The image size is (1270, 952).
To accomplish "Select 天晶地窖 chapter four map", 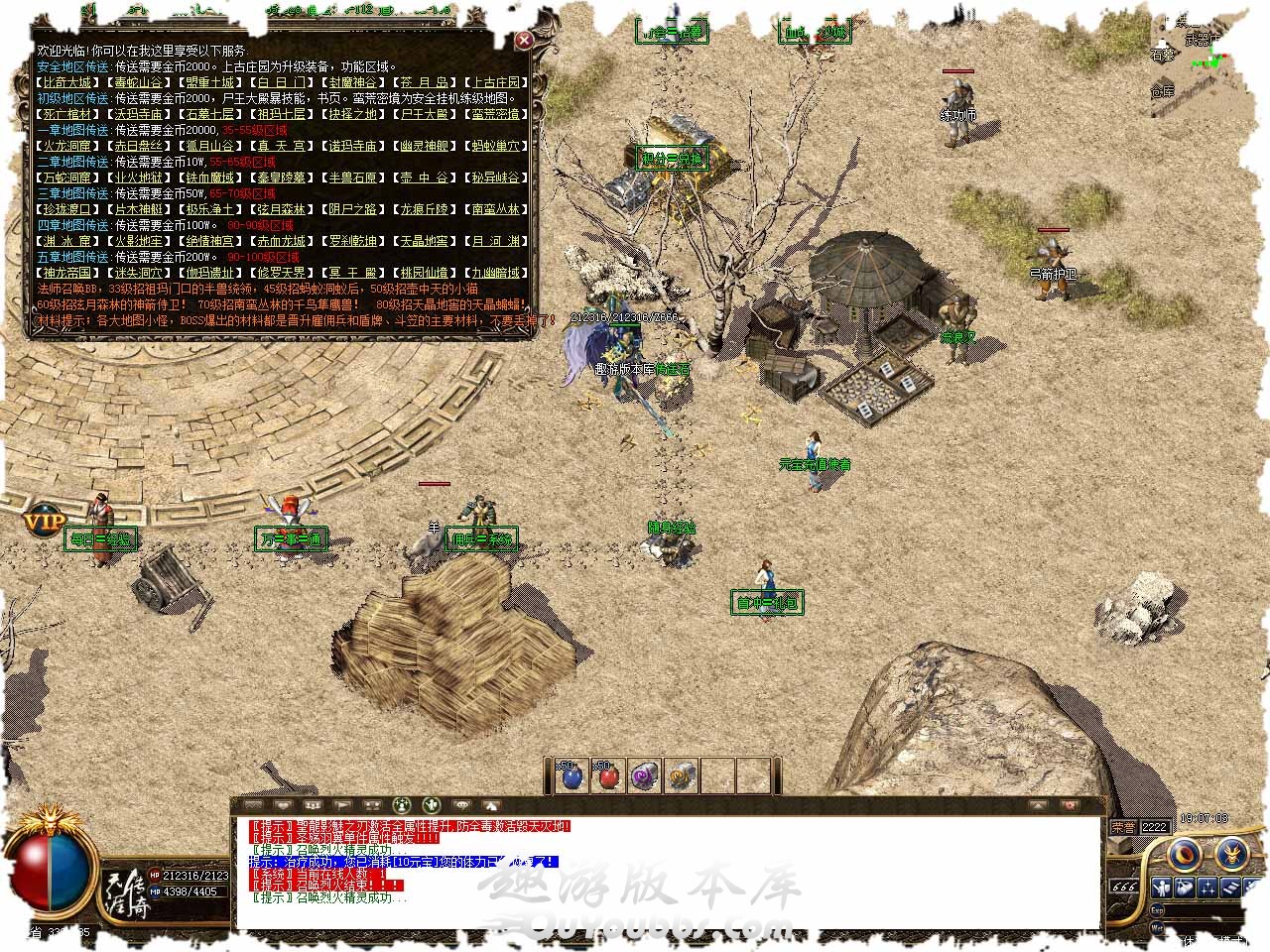I will click(x=425, y=241).
